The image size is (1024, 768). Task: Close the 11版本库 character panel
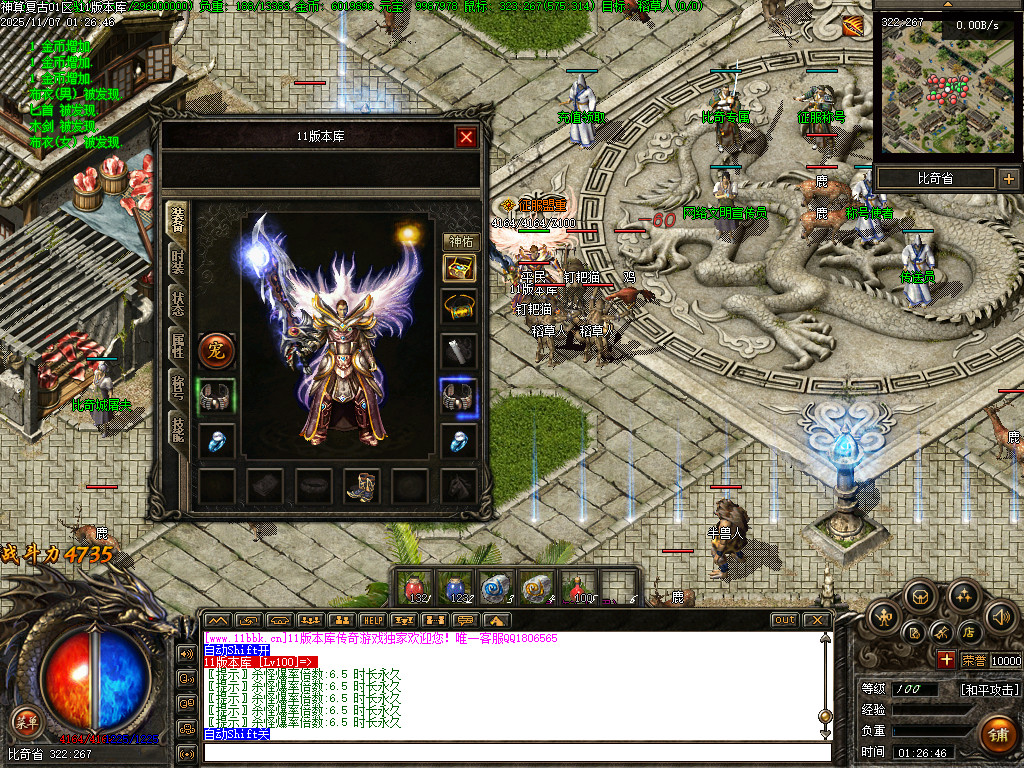pos(466,137)
